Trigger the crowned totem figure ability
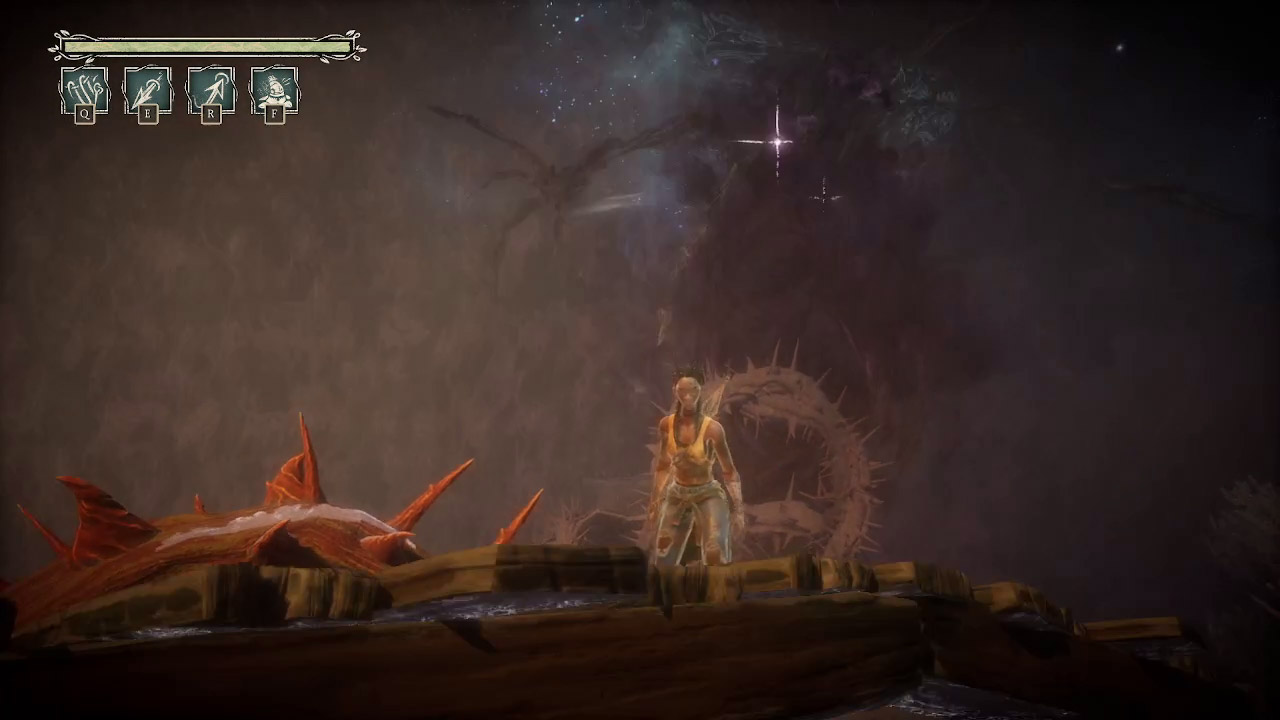 pos(274,91)
